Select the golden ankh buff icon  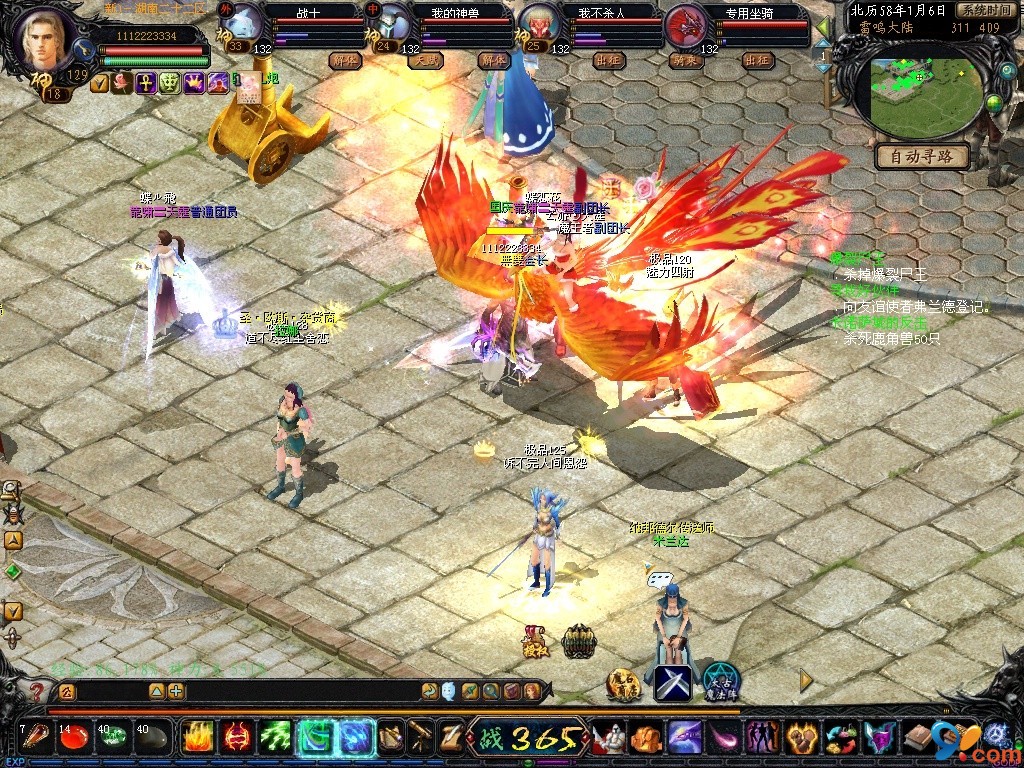[x=146, y=83]
